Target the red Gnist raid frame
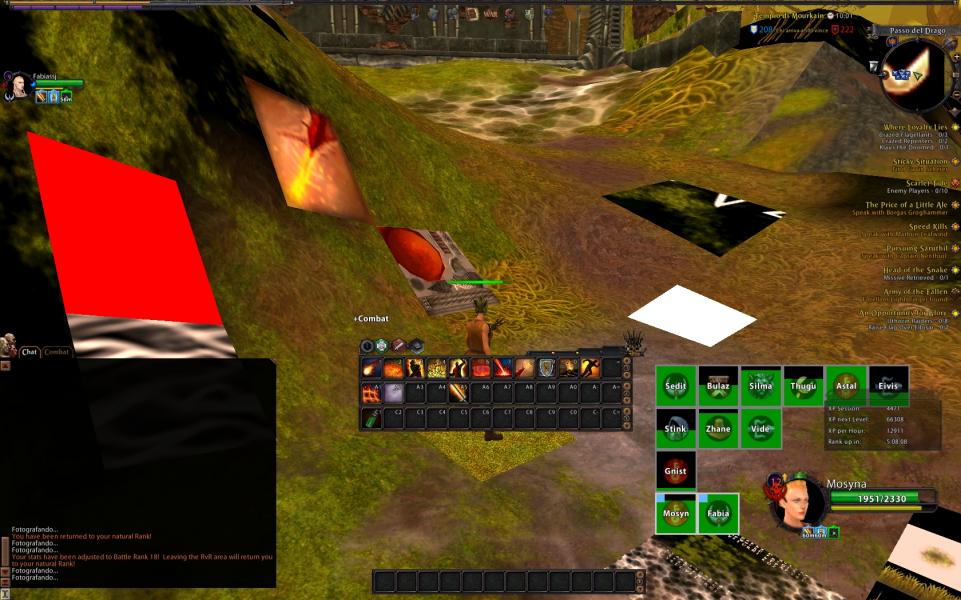961x600 pixels. [x=676, y=470]
